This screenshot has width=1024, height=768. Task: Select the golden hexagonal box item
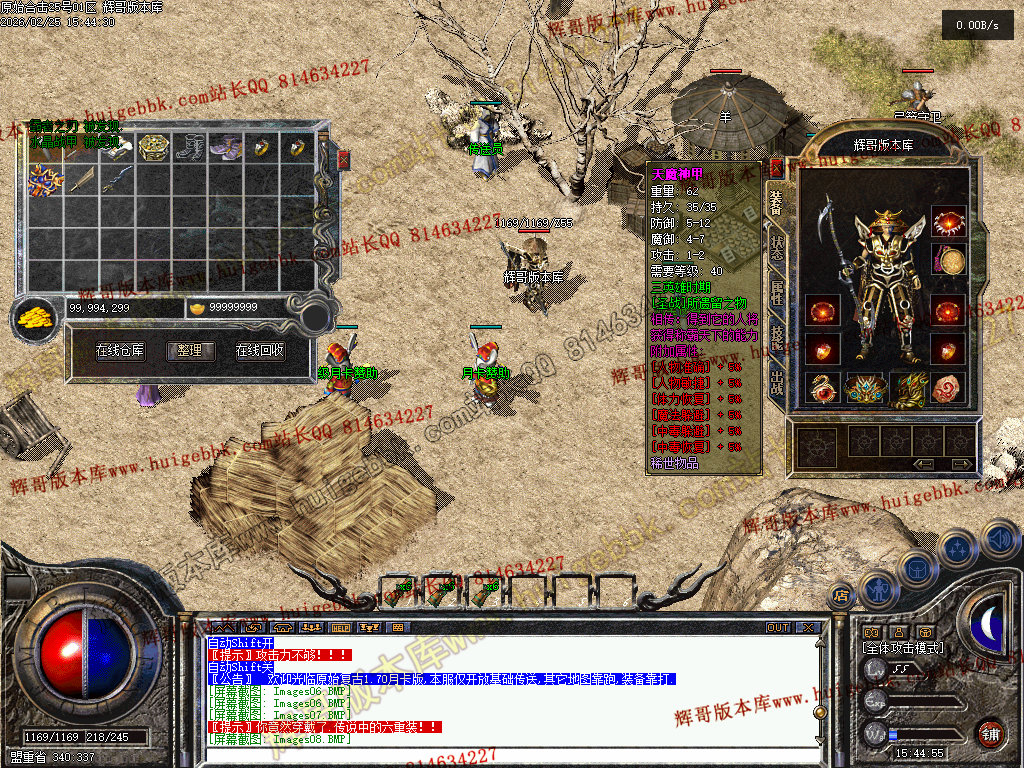point(153,148)
